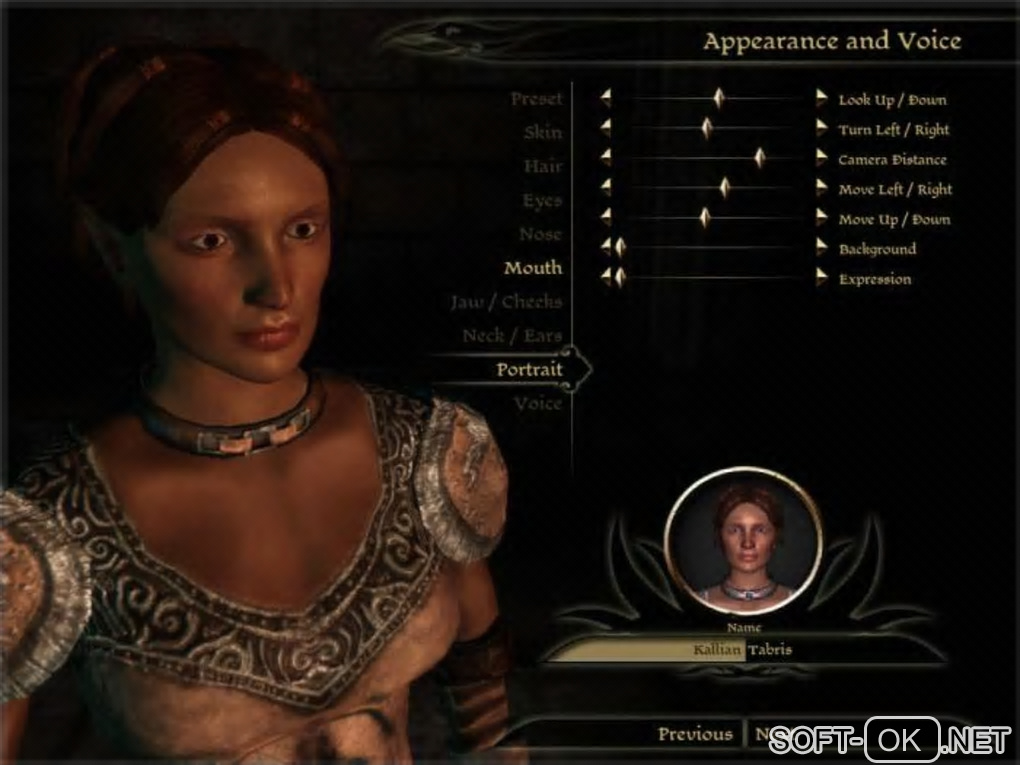
Task: Click the Camera Distance slider handle
Action: coord(759,158)
